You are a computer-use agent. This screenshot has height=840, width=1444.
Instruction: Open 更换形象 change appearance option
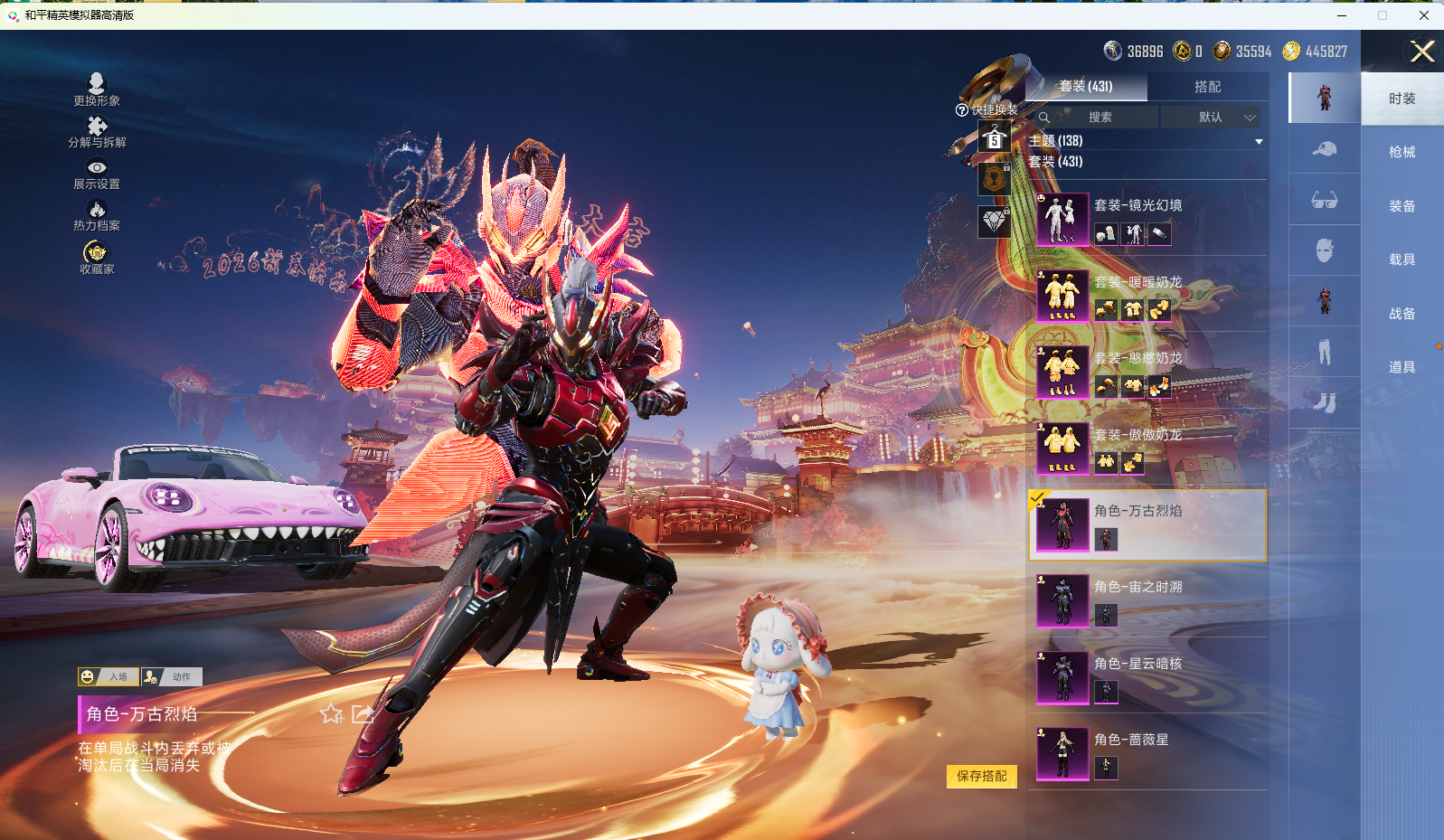97,90
